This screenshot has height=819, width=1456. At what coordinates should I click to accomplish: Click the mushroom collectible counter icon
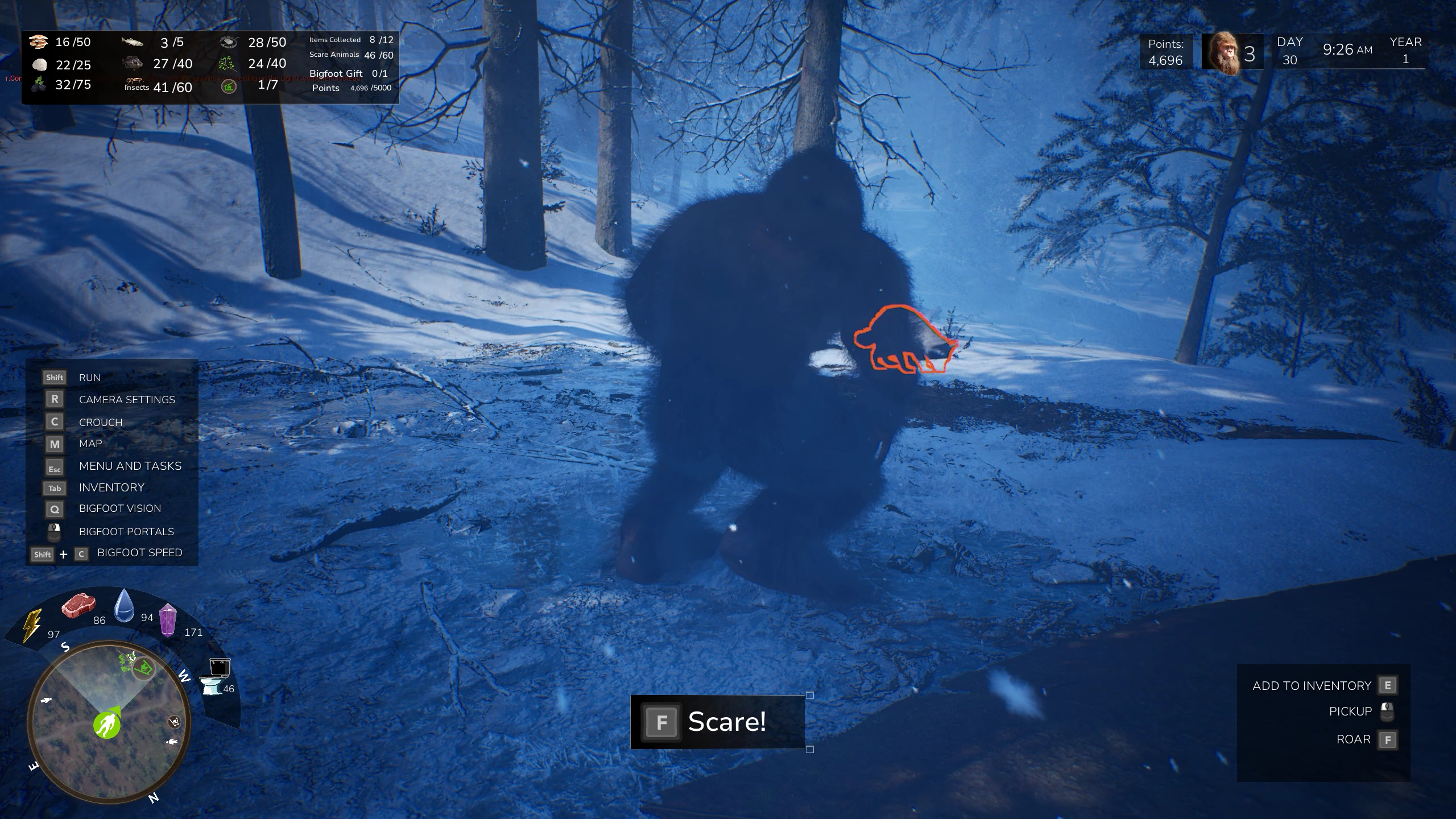coord(38,41)
